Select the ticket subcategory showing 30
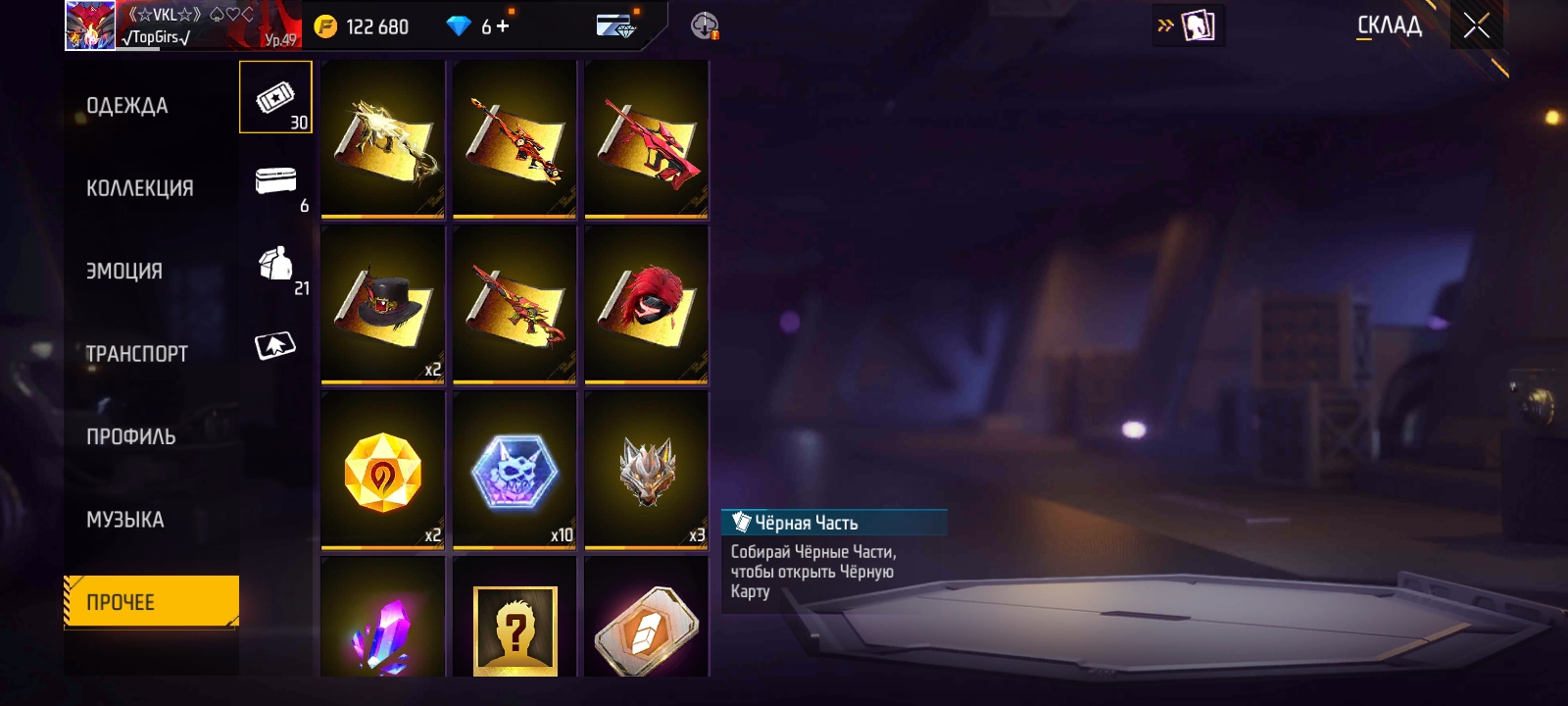This screenshot has height=706, width=1568. (275, 98)
